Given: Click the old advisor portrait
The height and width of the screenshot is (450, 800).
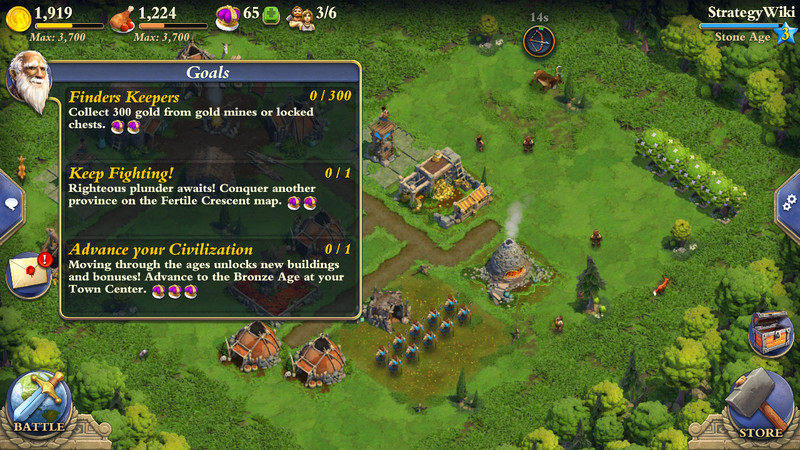Looking at the screenshot, I should pos(28,82).
